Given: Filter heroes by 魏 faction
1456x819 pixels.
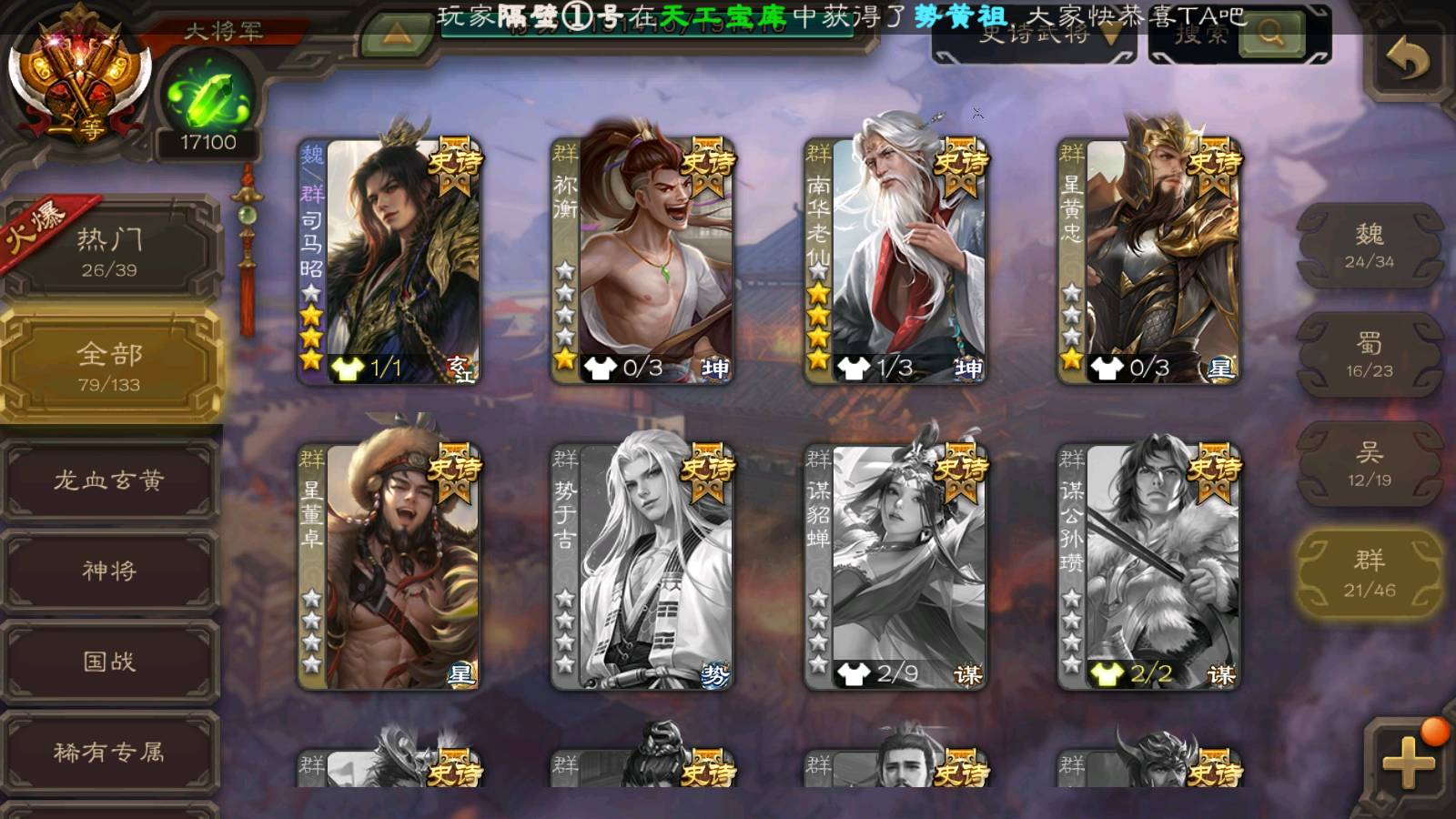Looking at the screenshot, I should 1369,246.
